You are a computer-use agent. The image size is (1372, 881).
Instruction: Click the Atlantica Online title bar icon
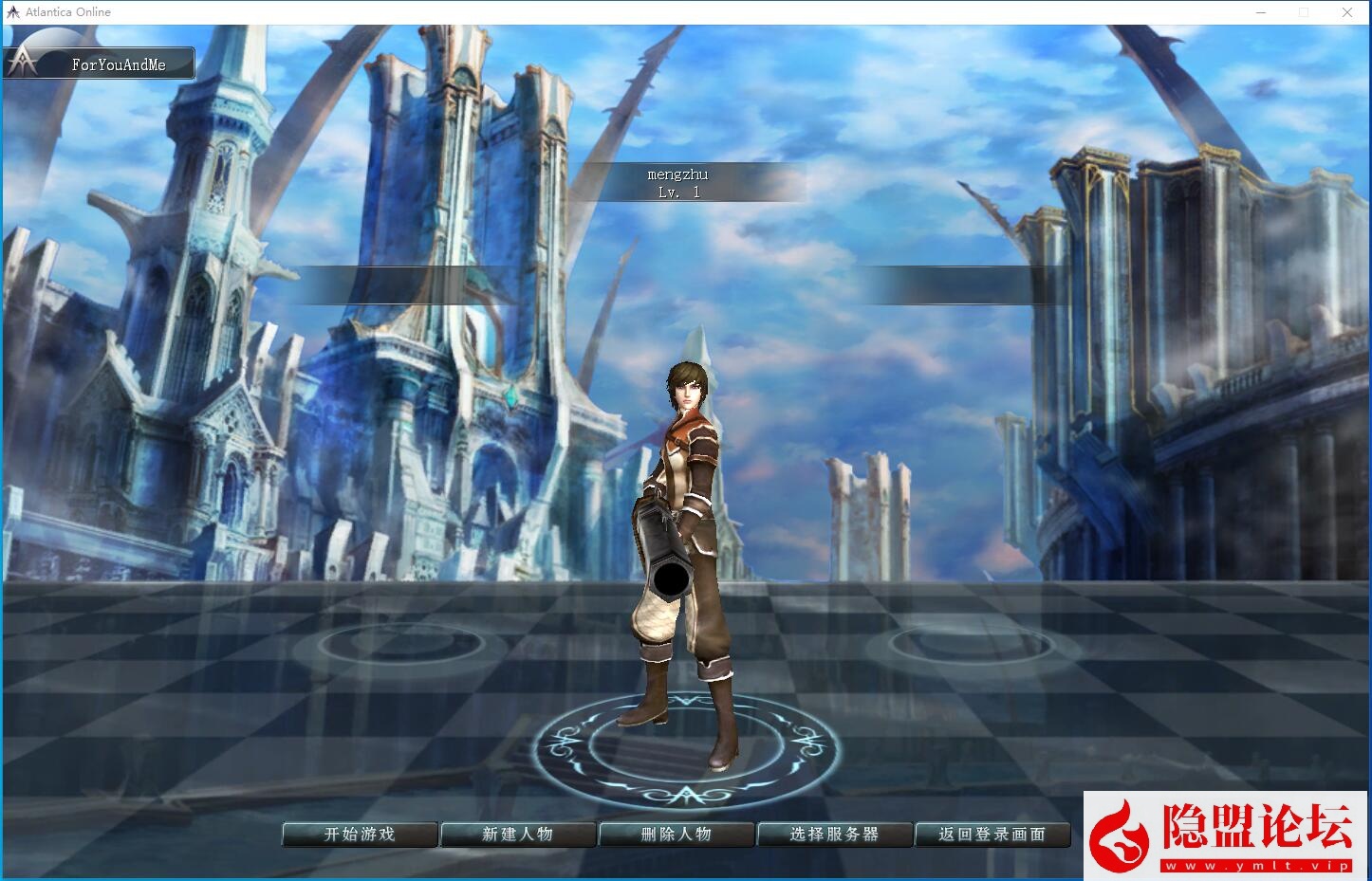coord(11,11)
